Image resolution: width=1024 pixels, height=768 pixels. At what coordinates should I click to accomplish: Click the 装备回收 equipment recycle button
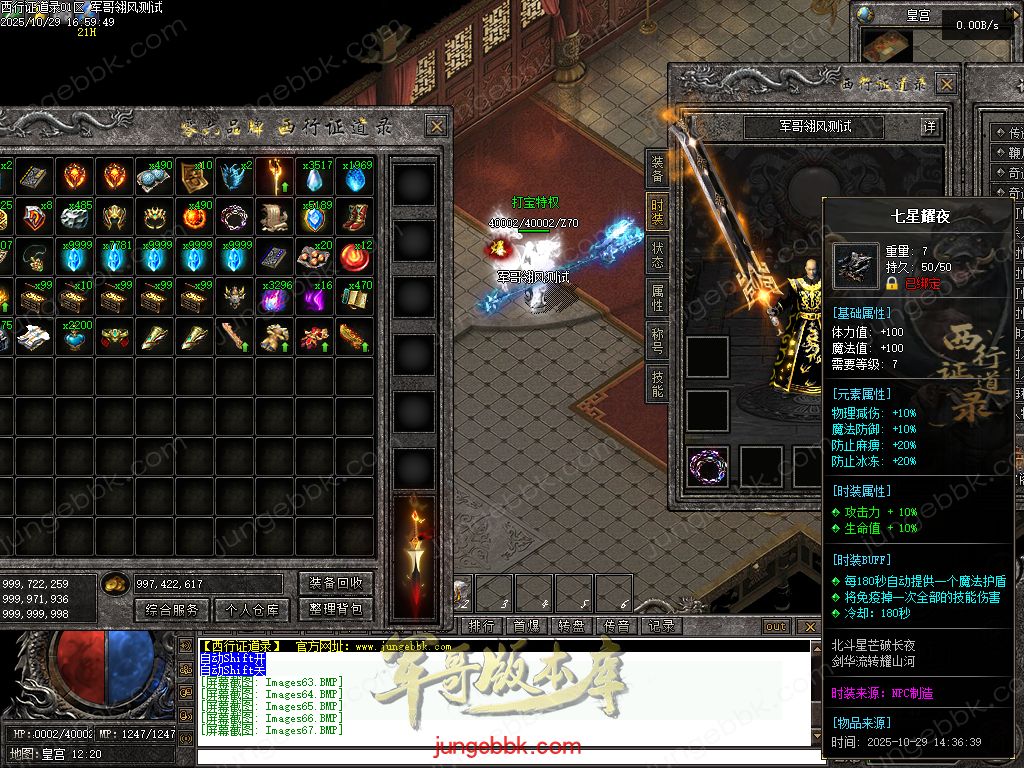(335, 583)
